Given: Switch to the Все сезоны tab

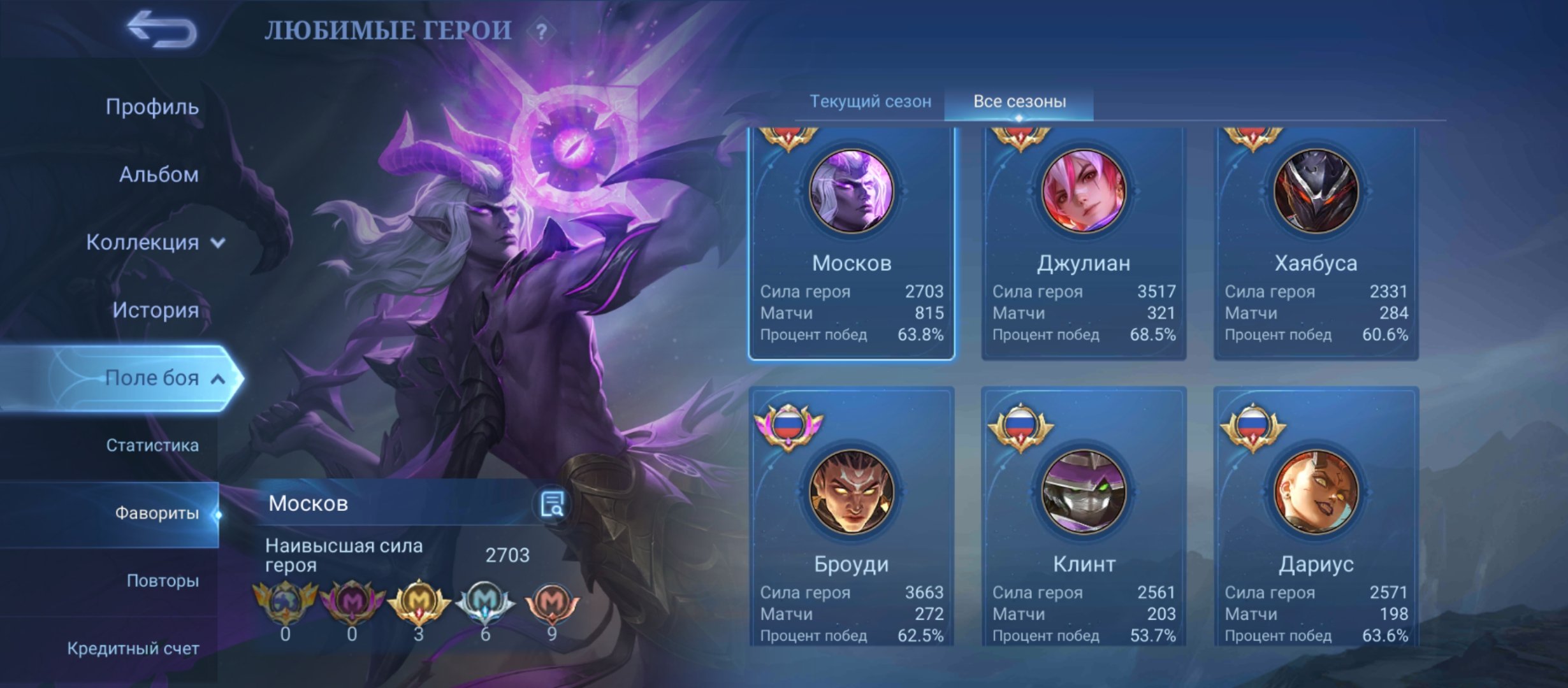Looking at the screenshot, I should tap(1019, 101).
